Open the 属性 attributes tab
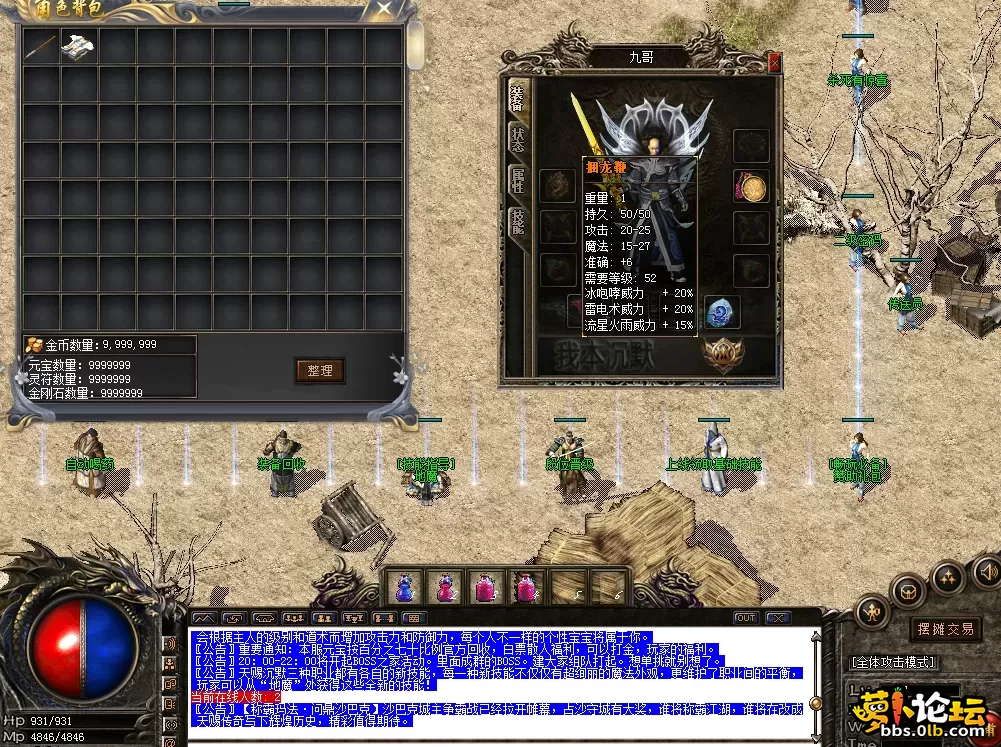 click(517, 182)
